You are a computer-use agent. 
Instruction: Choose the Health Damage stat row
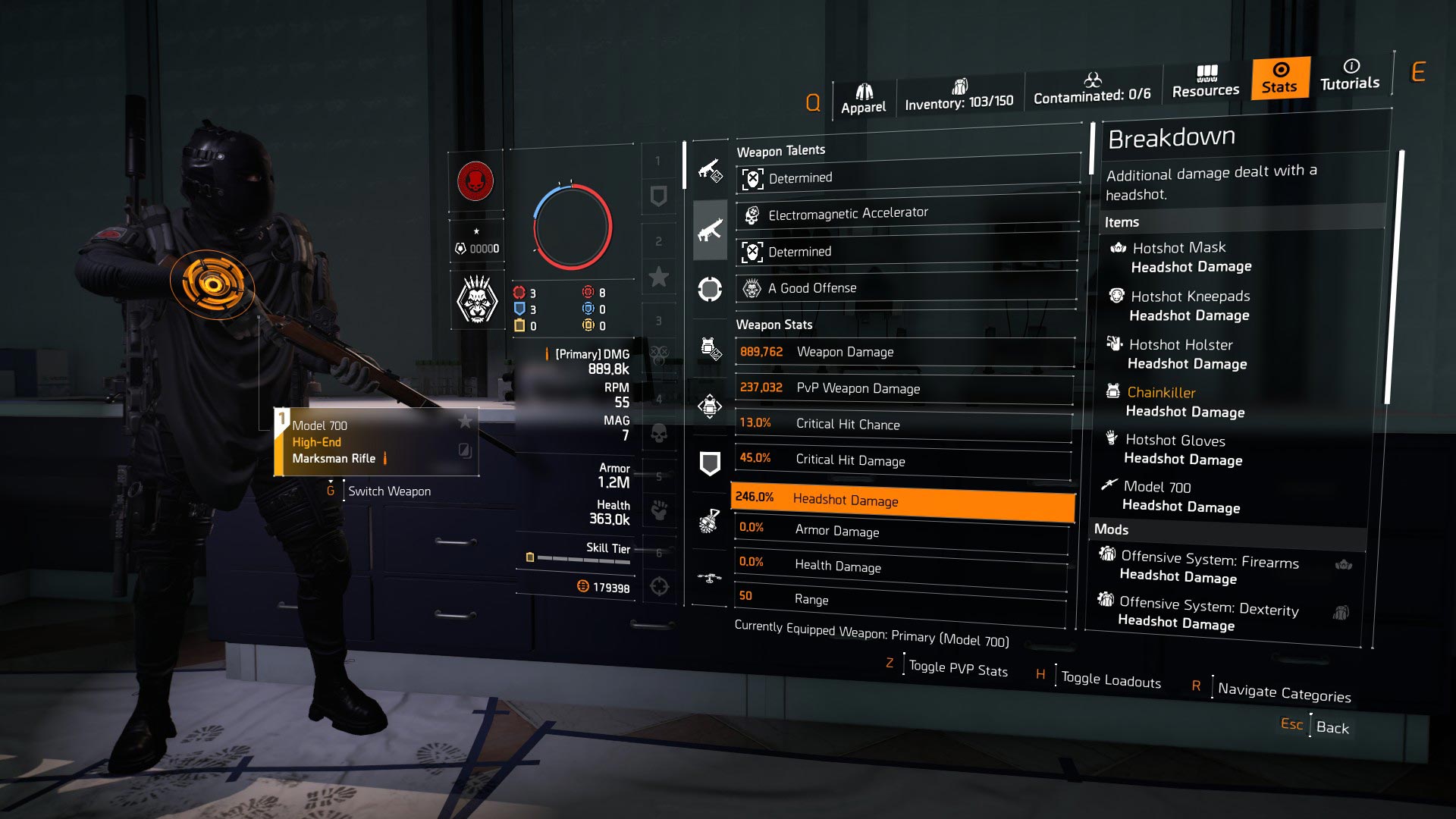click(900, 565)
